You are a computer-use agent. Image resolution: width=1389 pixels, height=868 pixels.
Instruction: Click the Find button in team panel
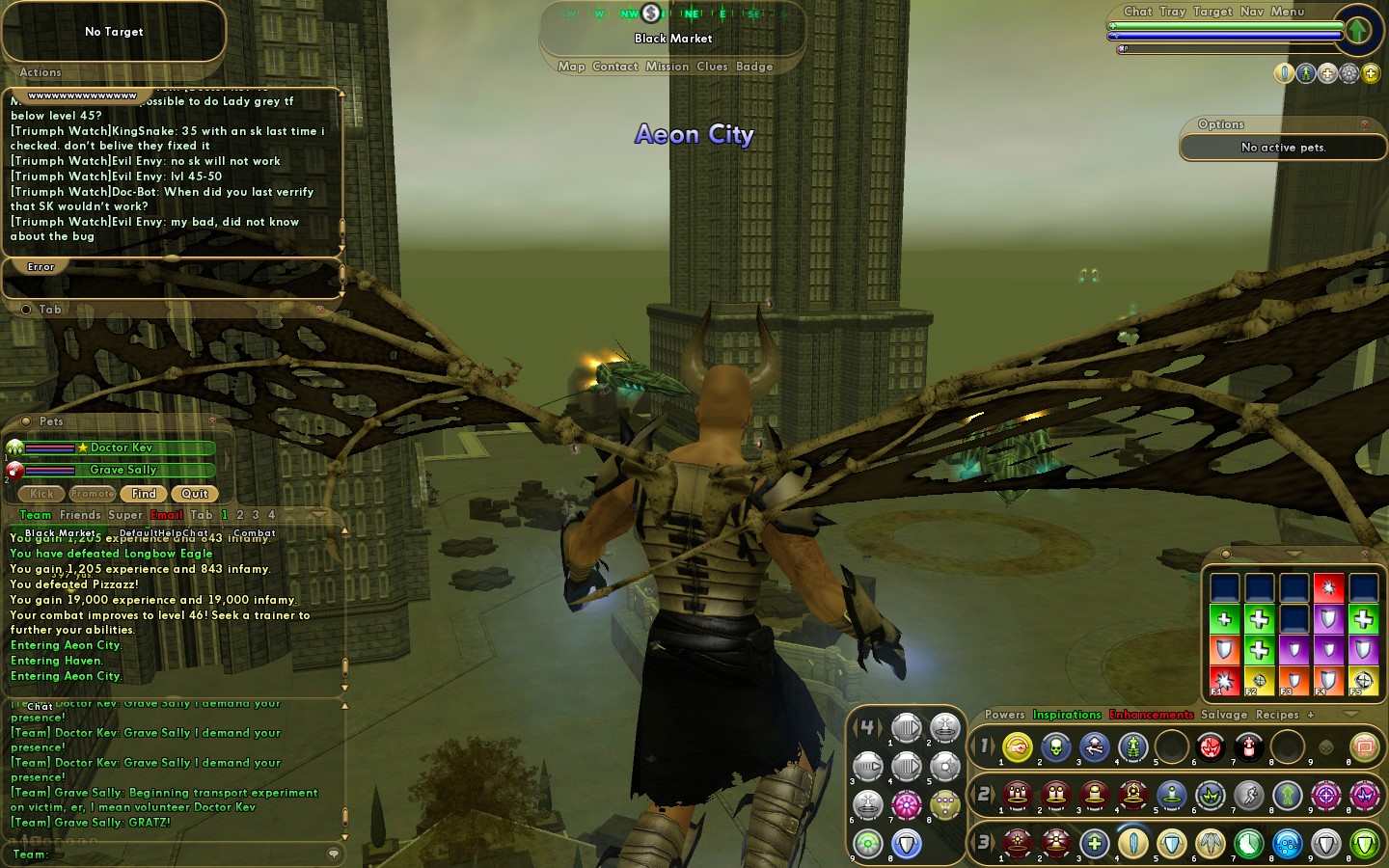[144, 494]
